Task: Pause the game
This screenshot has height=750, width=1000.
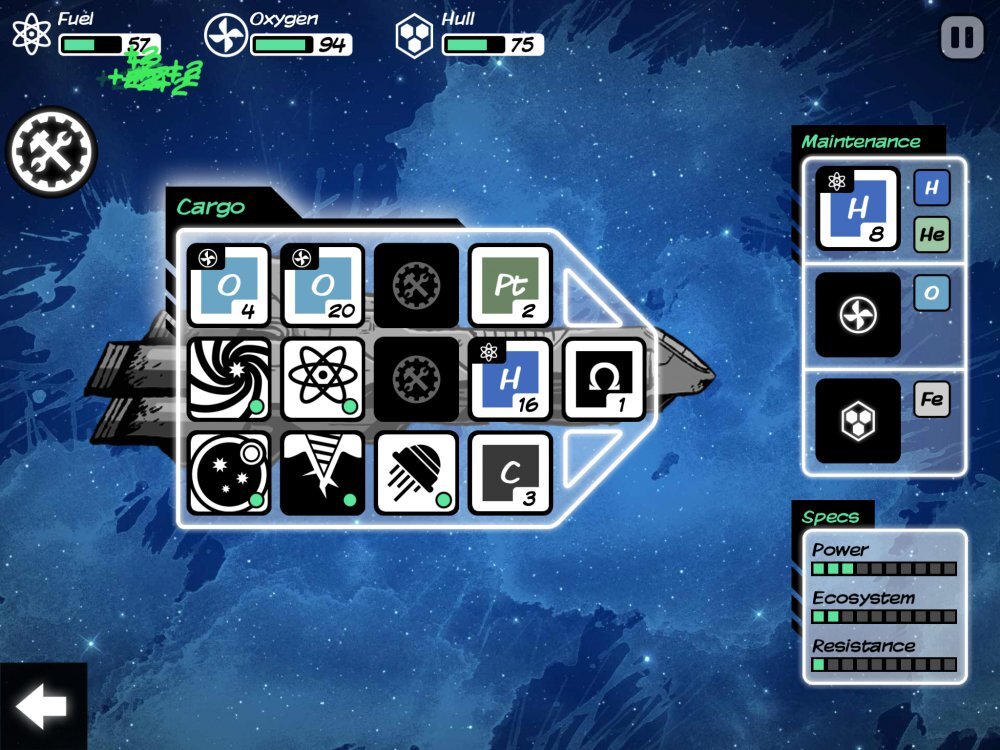Action: [962, 38]
